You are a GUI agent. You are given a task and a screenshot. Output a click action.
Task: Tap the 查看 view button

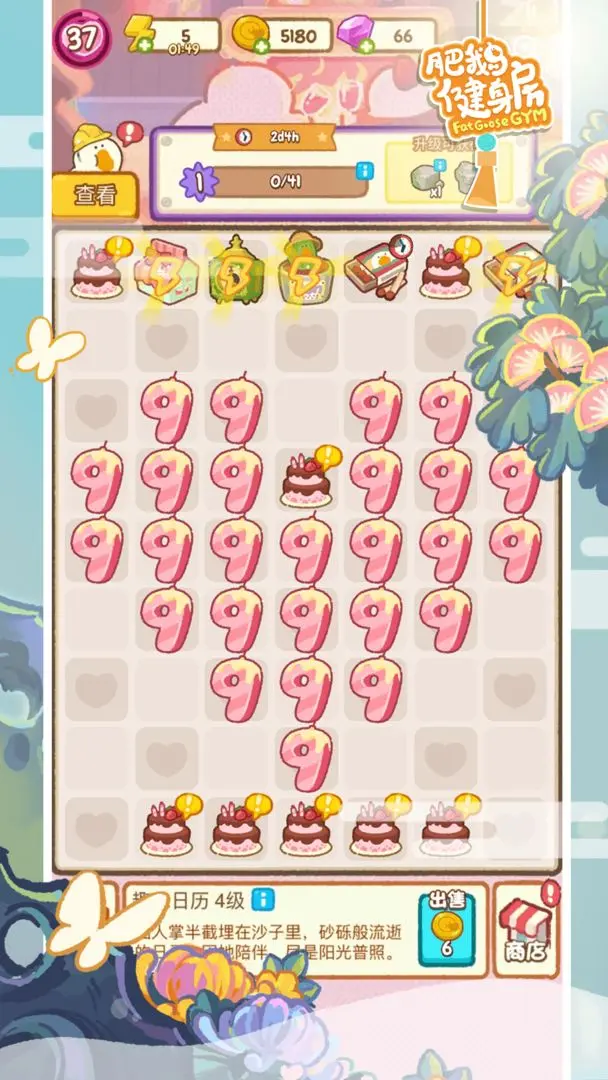(x=95, y=196)
